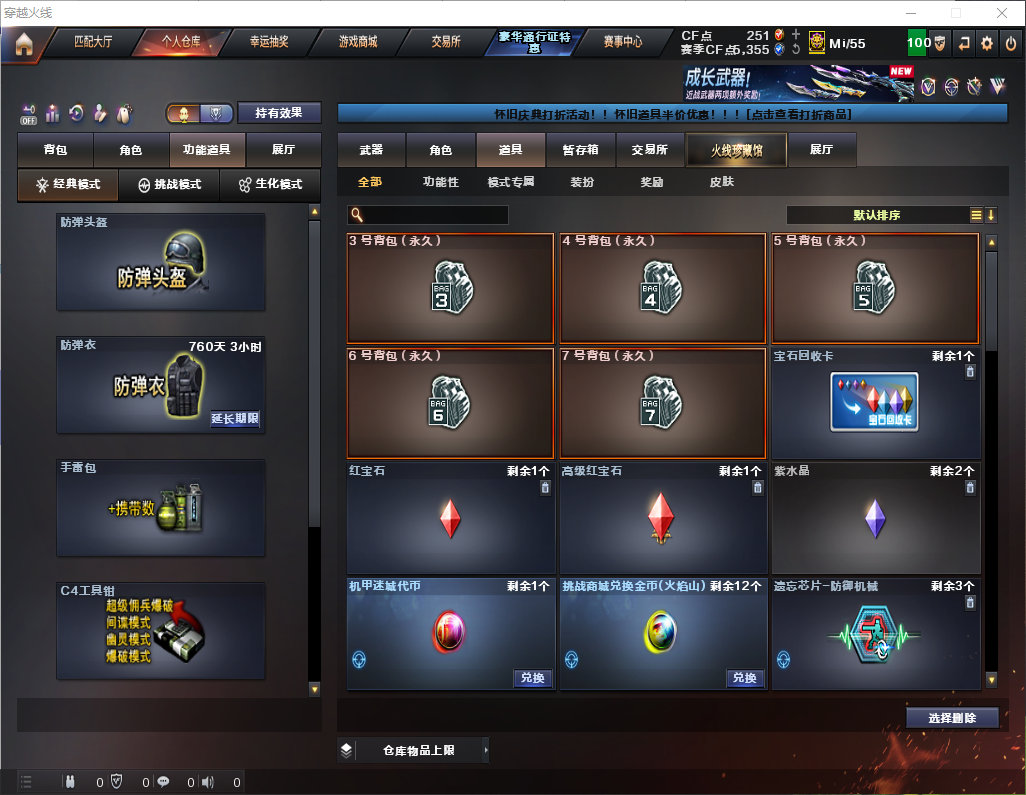
Task: Filter items by 功能性 category
Action: (440, 182)
